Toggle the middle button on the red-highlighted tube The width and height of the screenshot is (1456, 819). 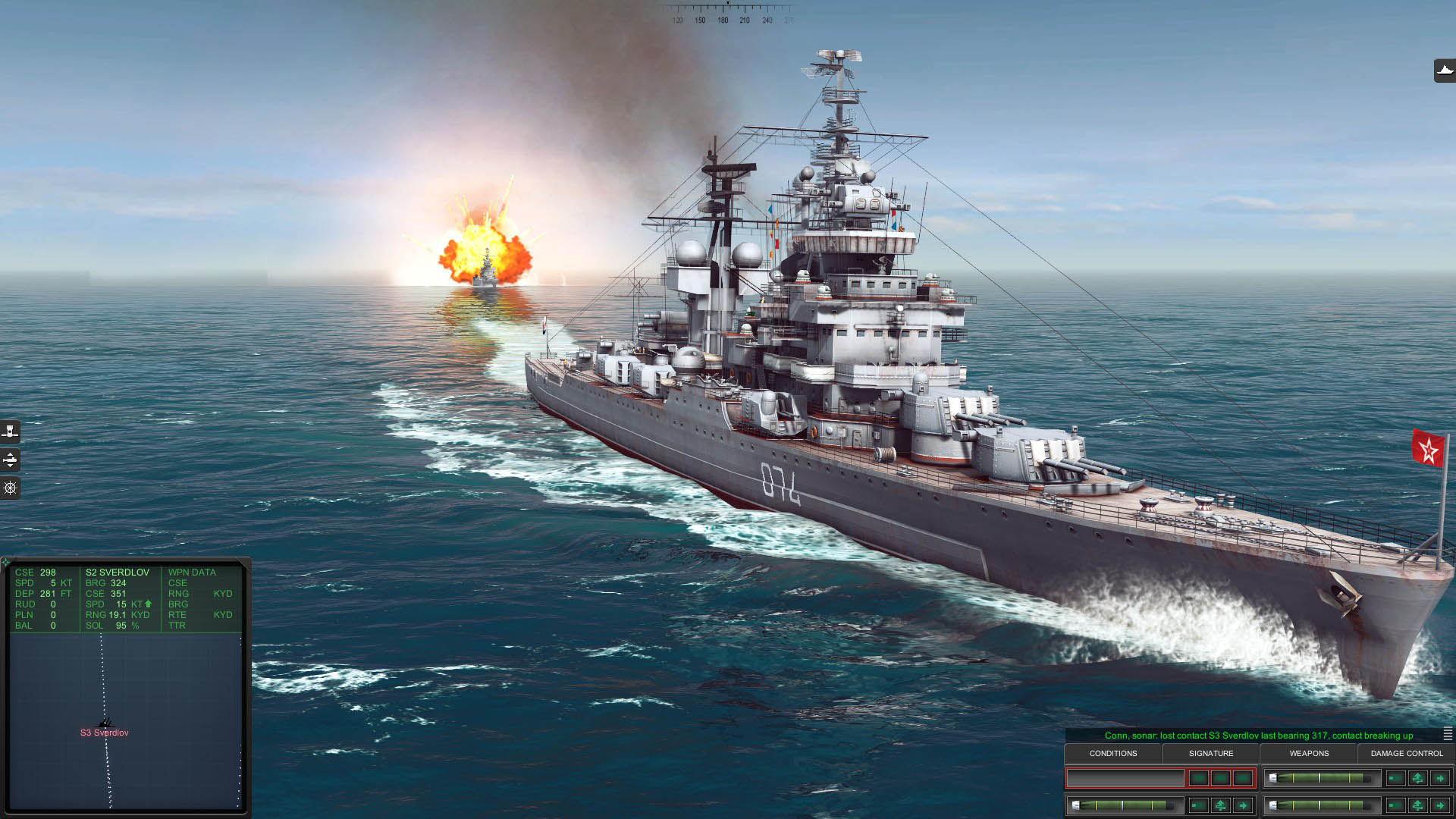pos(1221,778)
